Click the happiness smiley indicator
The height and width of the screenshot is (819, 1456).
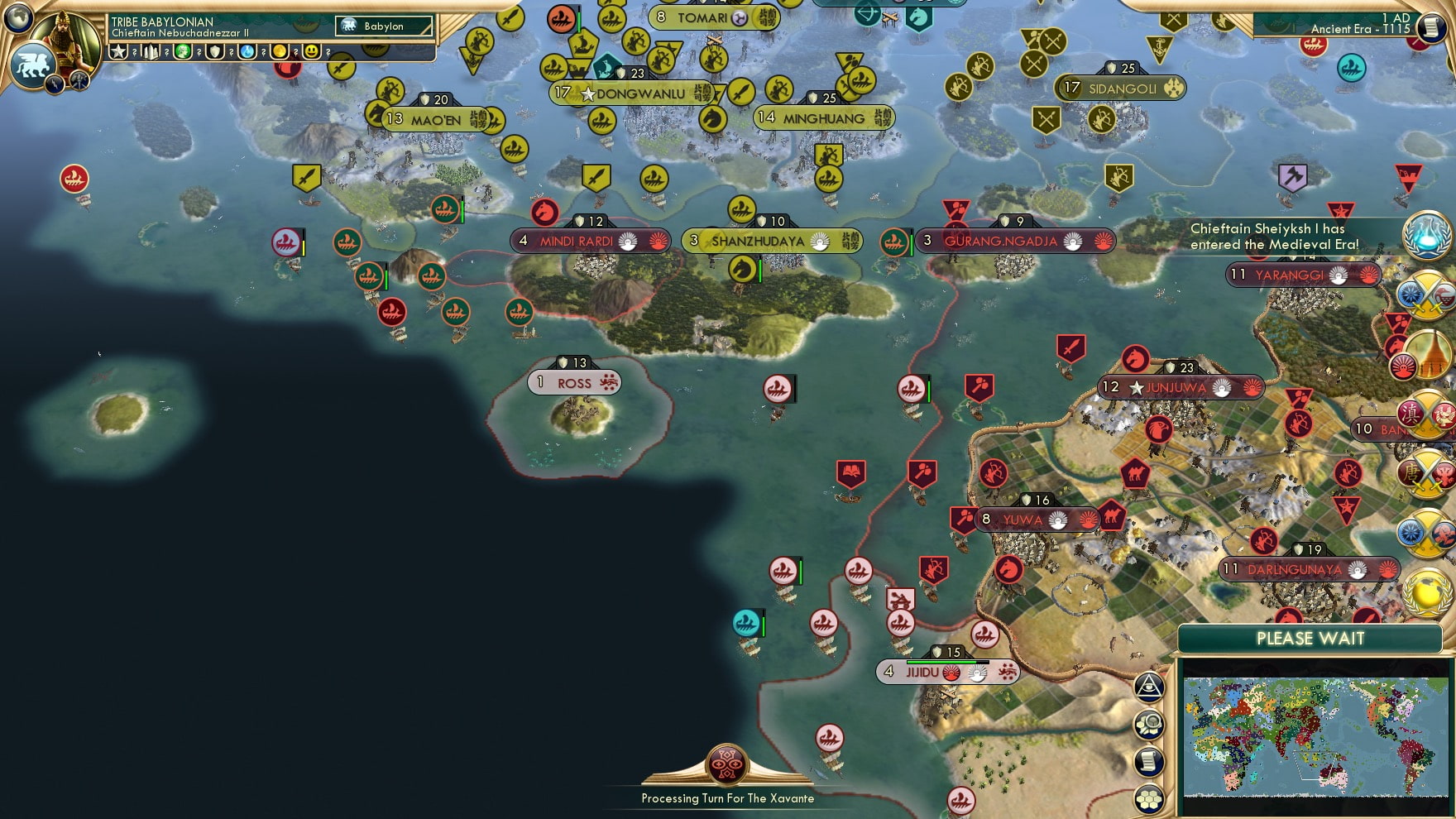pyautogui.click(x=313, y=53)
